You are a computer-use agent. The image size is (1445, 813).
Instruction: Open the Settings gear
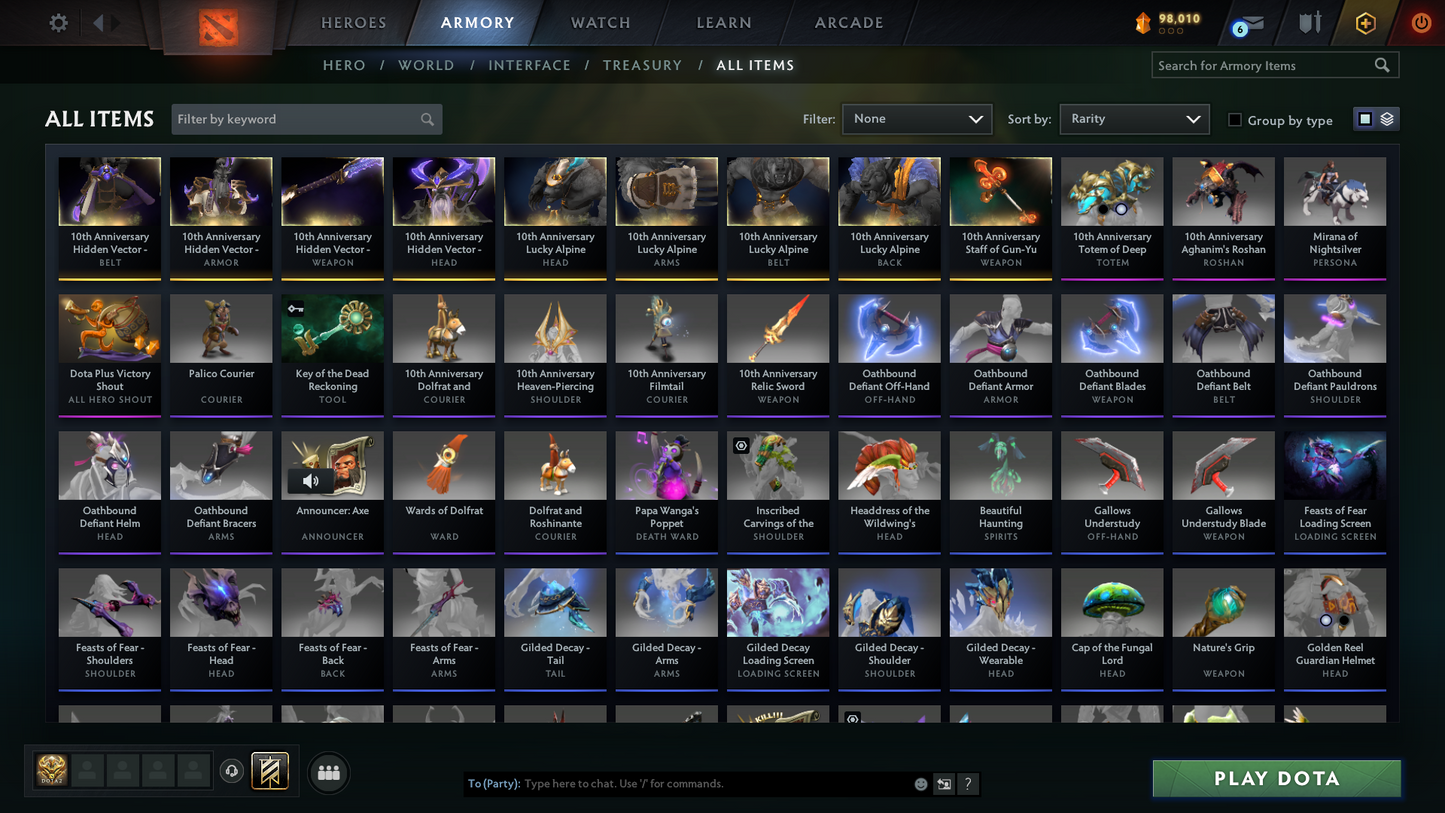coord(58,22)
